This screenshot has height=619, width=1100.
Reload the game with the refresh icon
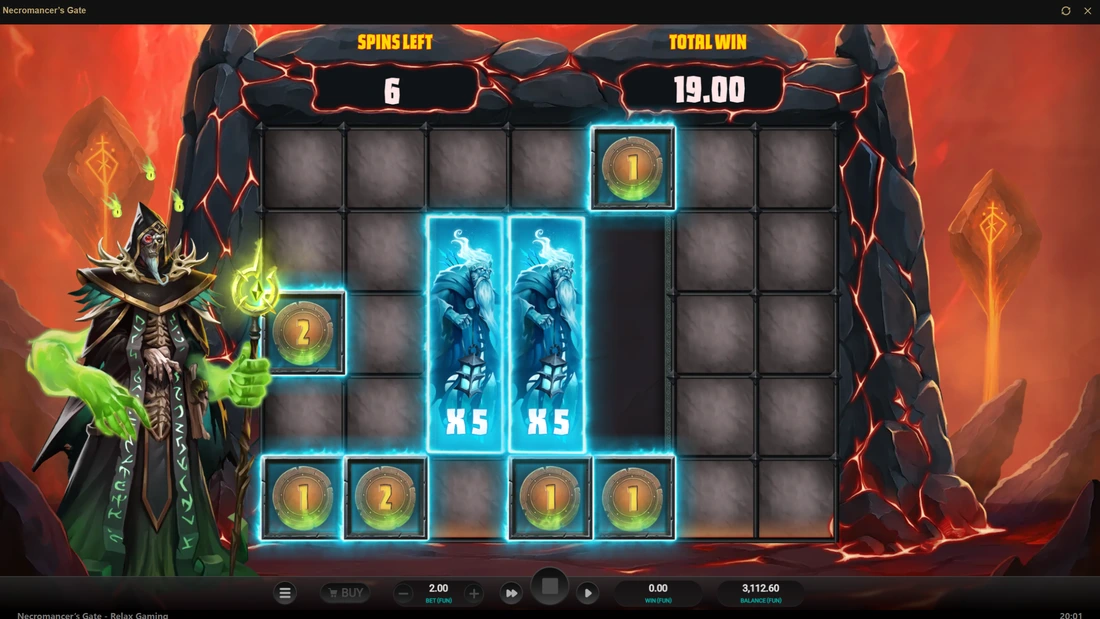coord(1066,11)
